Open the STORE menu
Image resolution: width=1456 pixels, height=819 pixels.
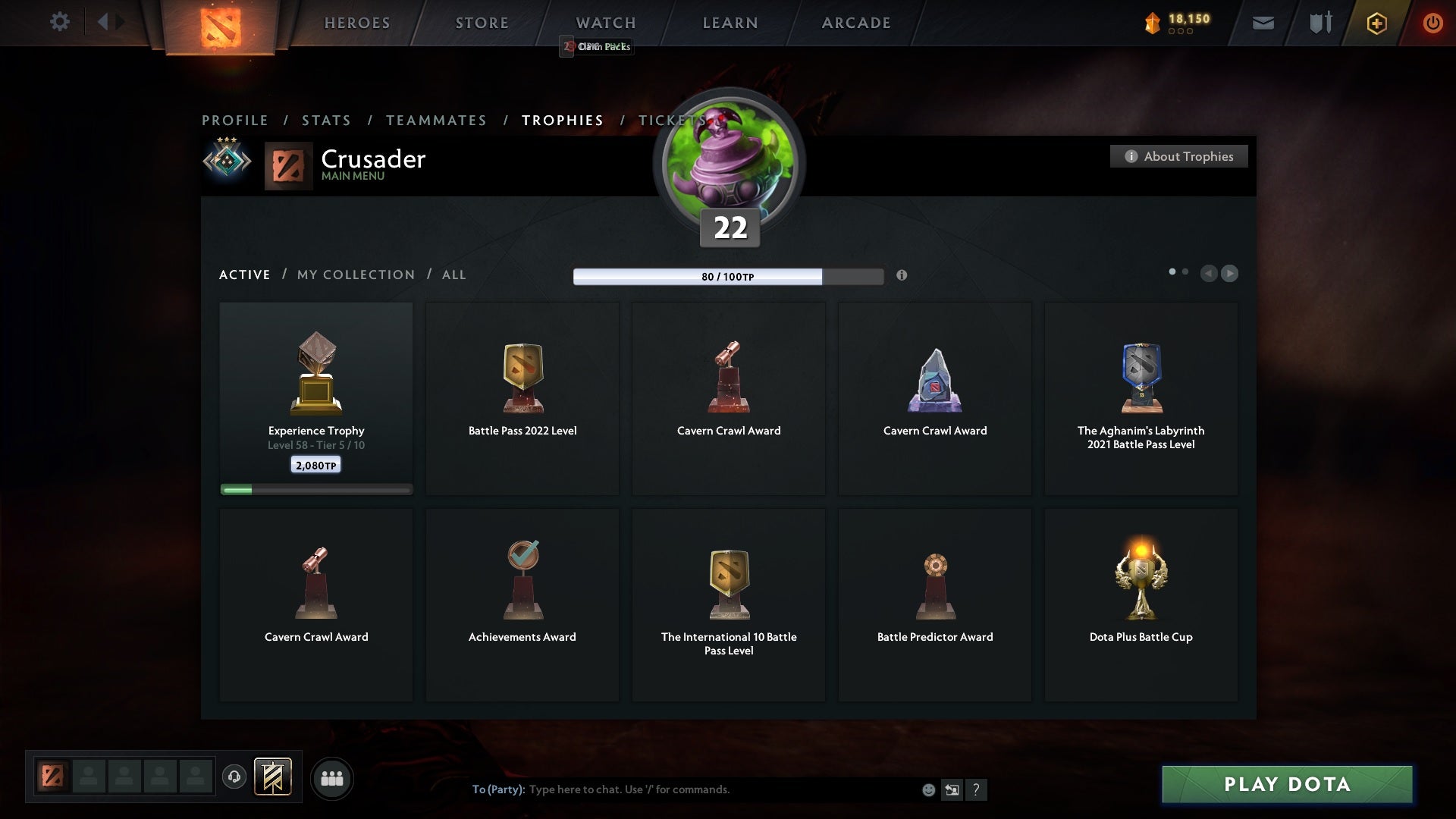[x=481, y=23]
